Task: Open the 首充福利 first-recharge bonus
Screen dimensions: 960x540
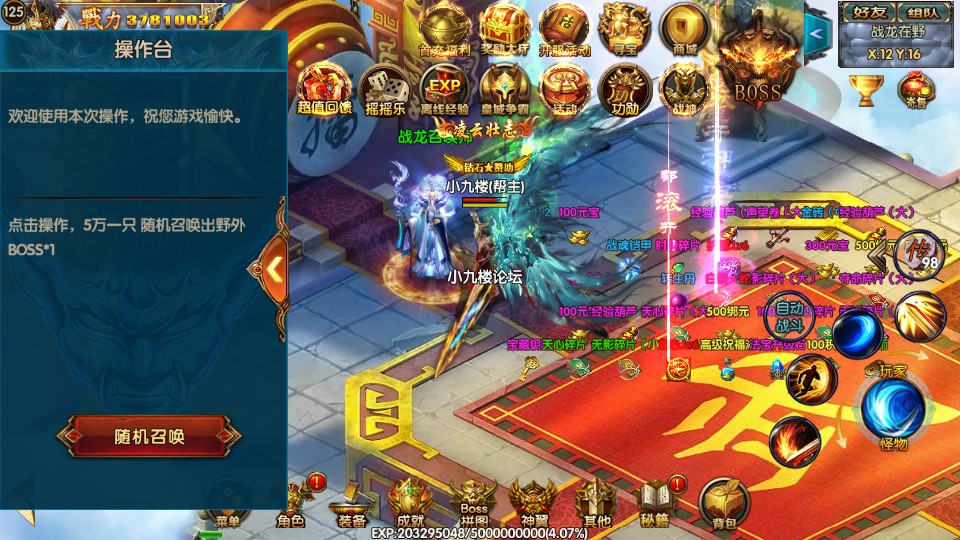Action: point(441,28)
